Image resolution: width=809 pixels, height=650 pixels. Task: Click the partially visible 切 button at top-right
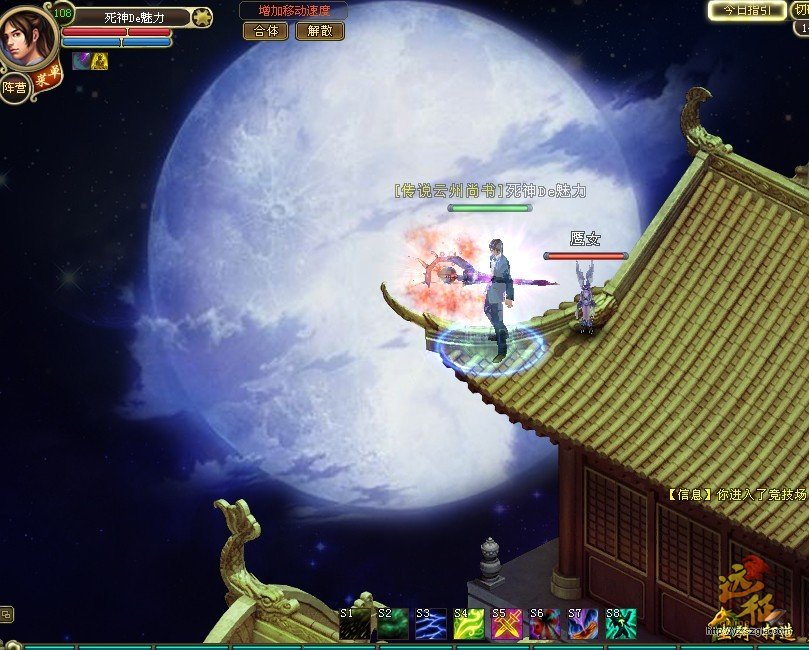801,10
